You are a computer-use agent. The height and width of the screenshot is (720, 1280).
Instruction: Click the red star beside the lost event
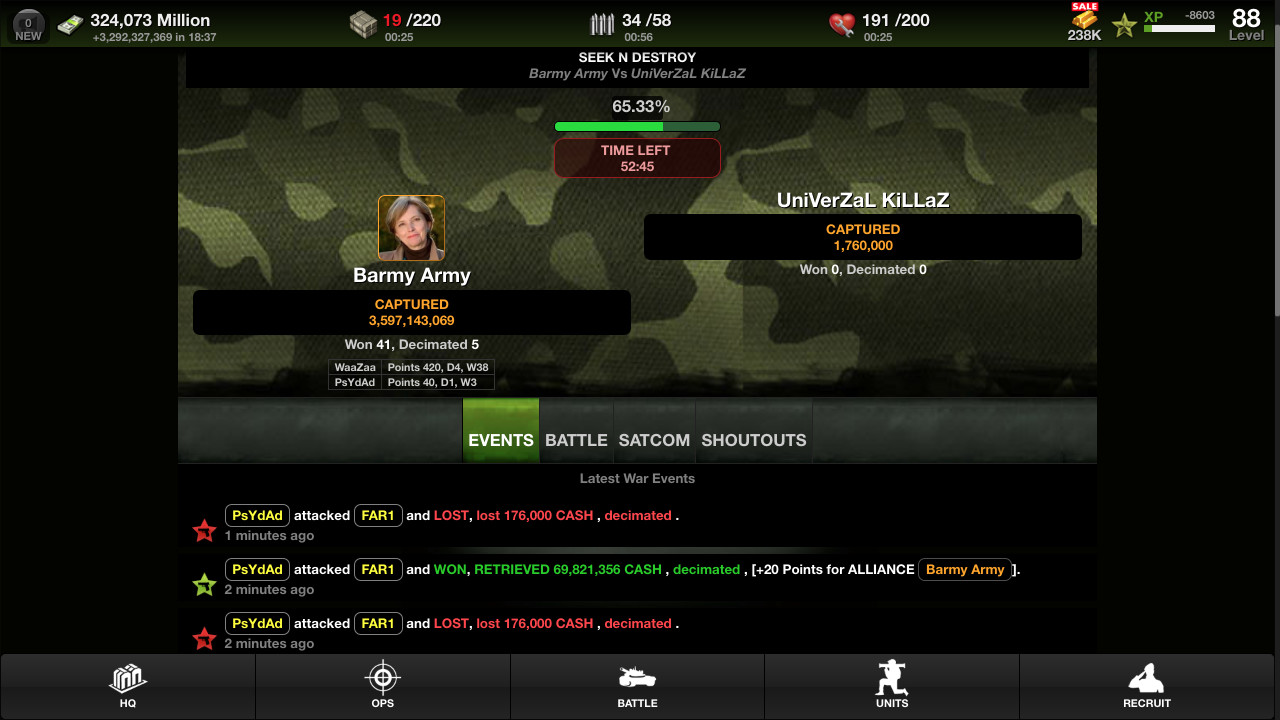tap(204, 530)
